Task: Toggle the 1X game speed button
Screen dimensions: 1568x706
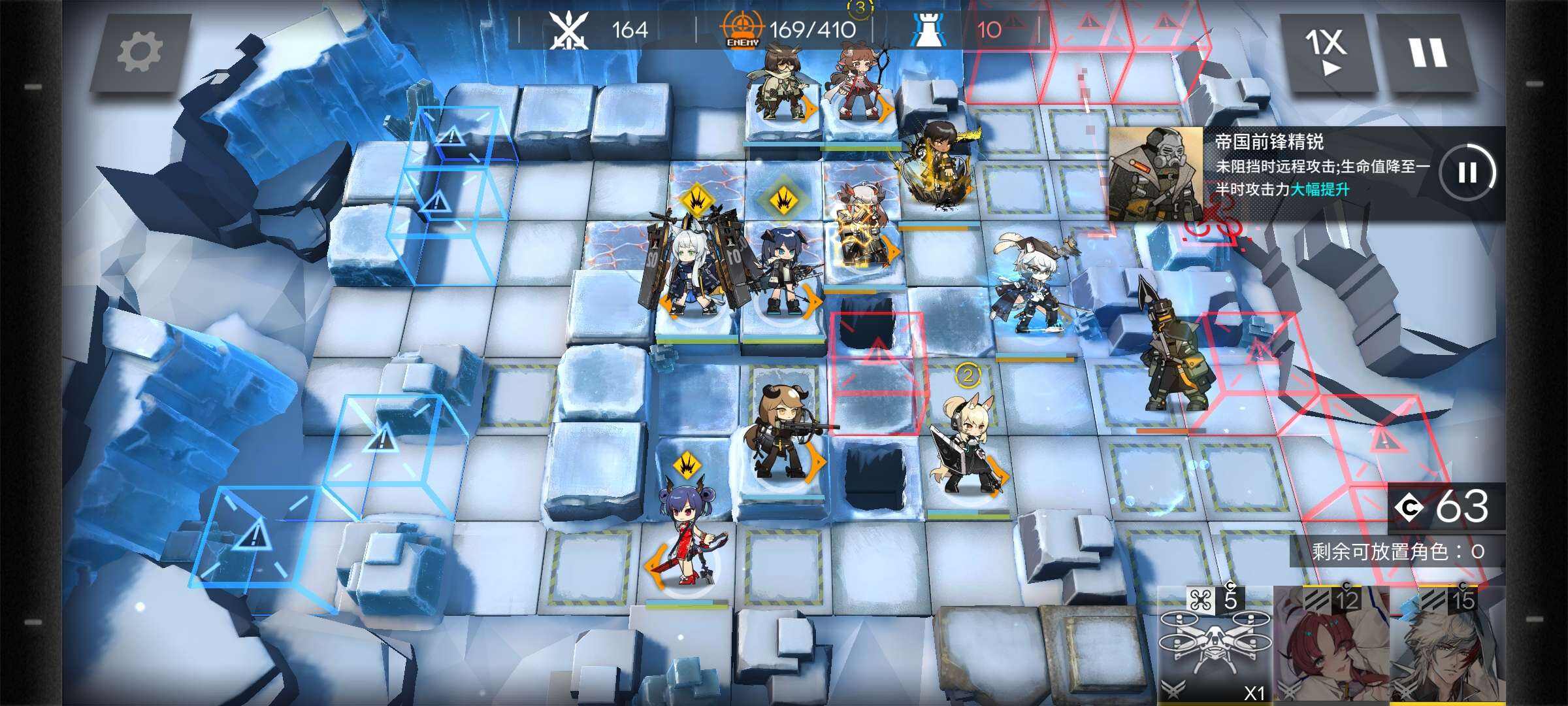Action: click(x=1325, y=52)
